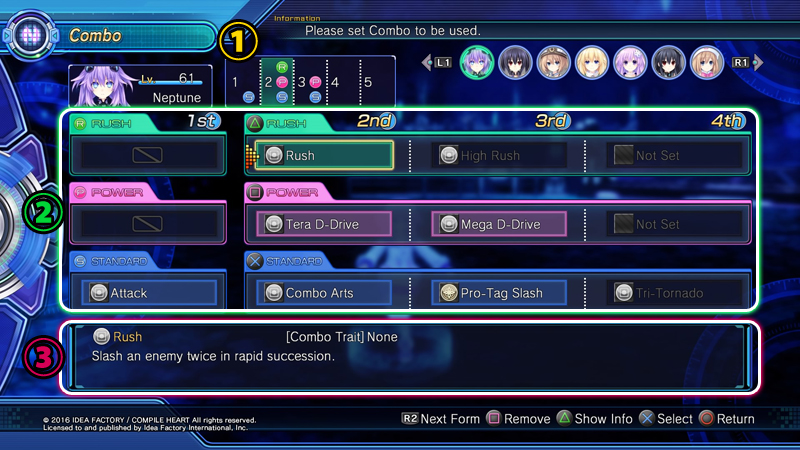The image size is (800, 450).
Task: Select Neptune's highlighted portrait in the character row
Action: (x=476, y=62)
